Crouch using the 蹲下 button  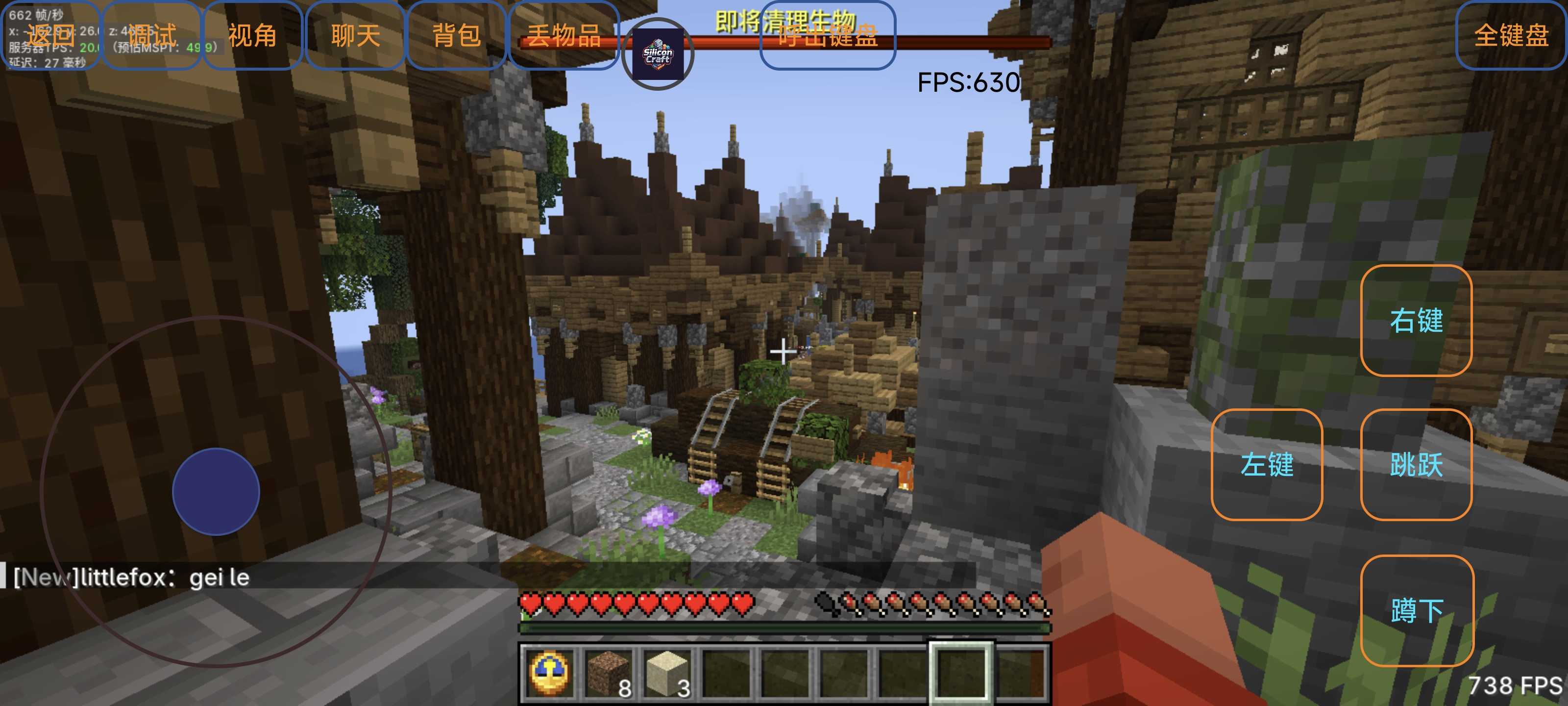(1417, 610)
